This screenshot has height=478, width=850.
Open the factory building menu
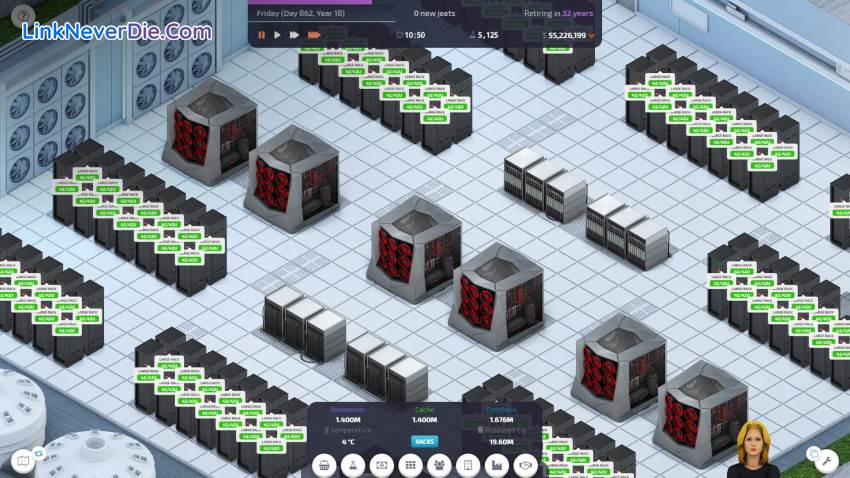496,465
